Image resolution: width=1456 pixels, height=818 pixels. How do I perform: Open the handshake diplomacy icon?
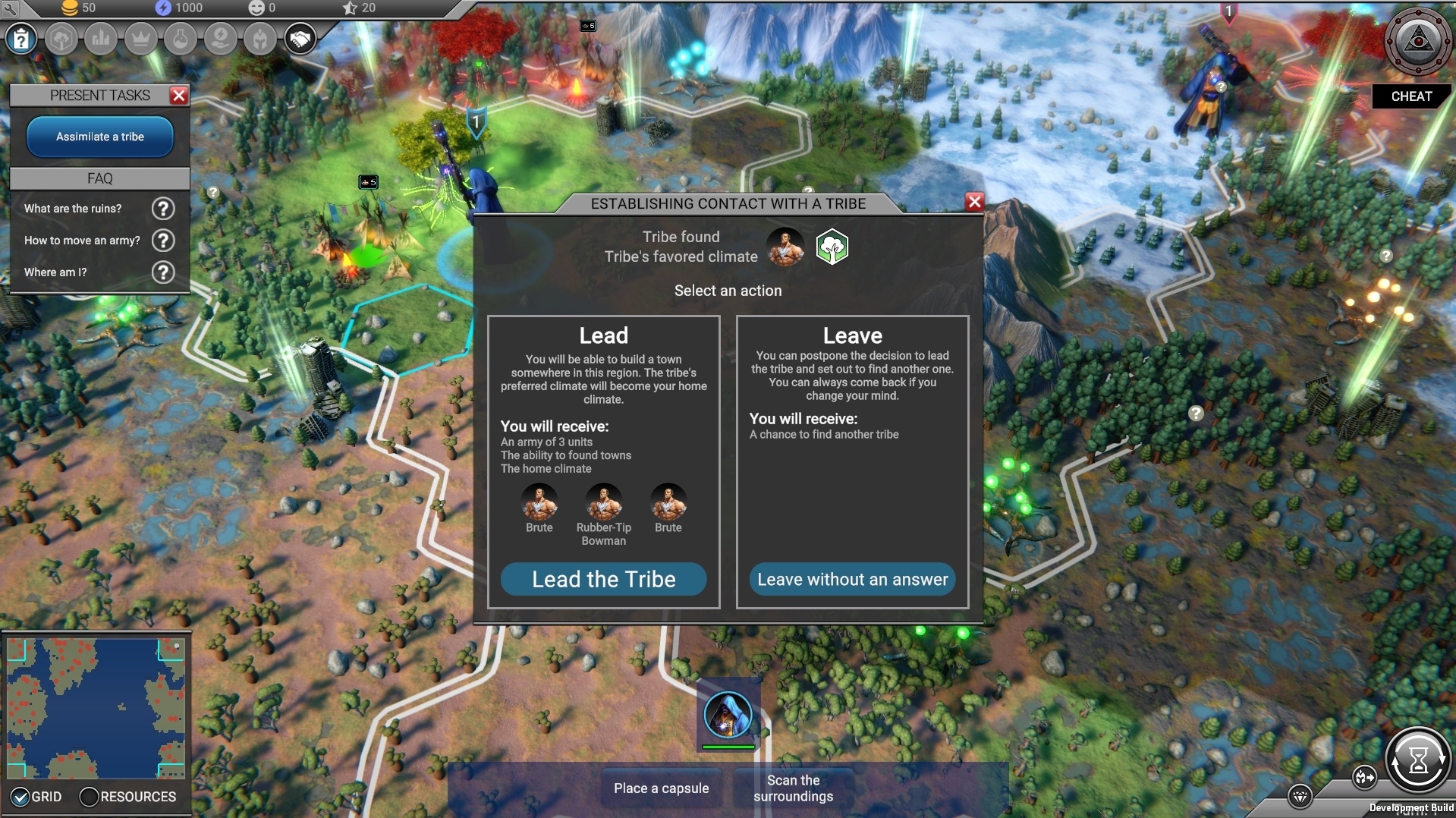[x=300, y=39]
